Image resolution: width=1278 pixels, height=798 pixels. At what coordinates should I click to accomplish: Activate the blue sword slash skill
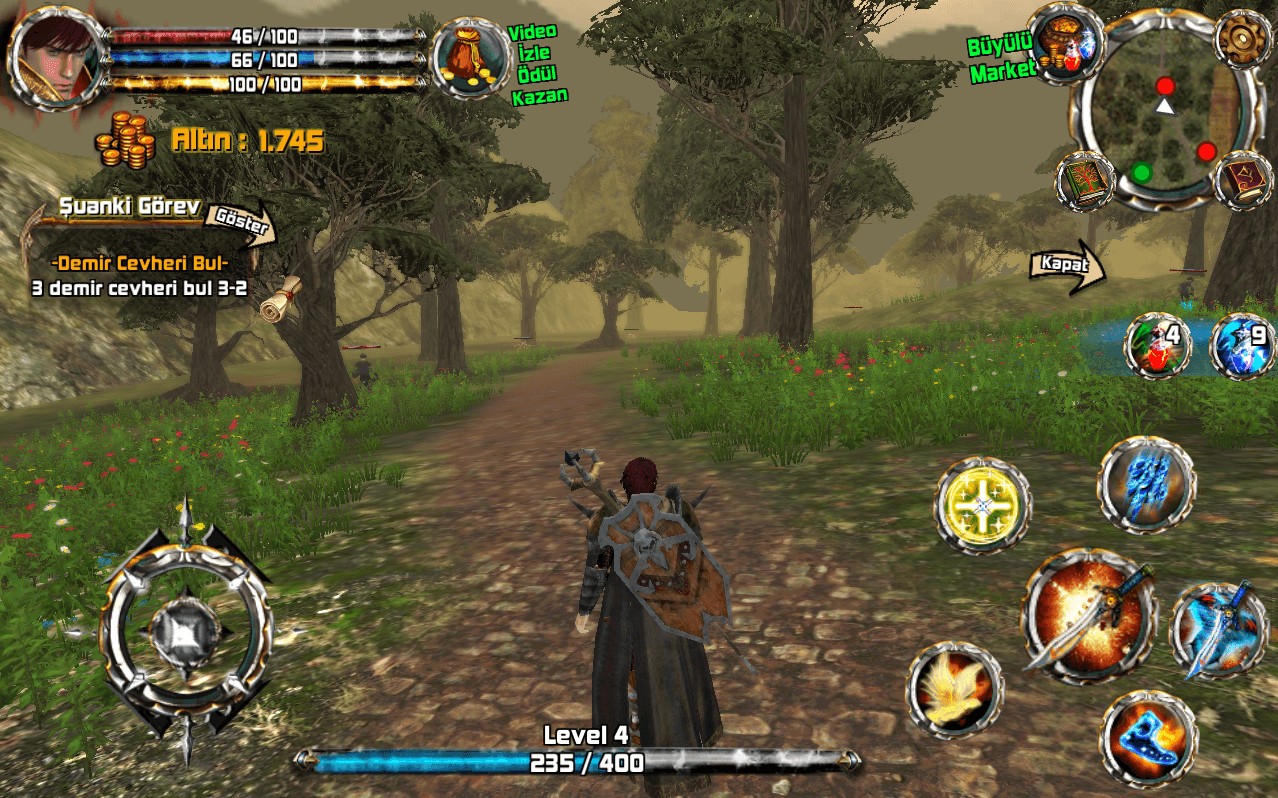tap(1218, 629)
